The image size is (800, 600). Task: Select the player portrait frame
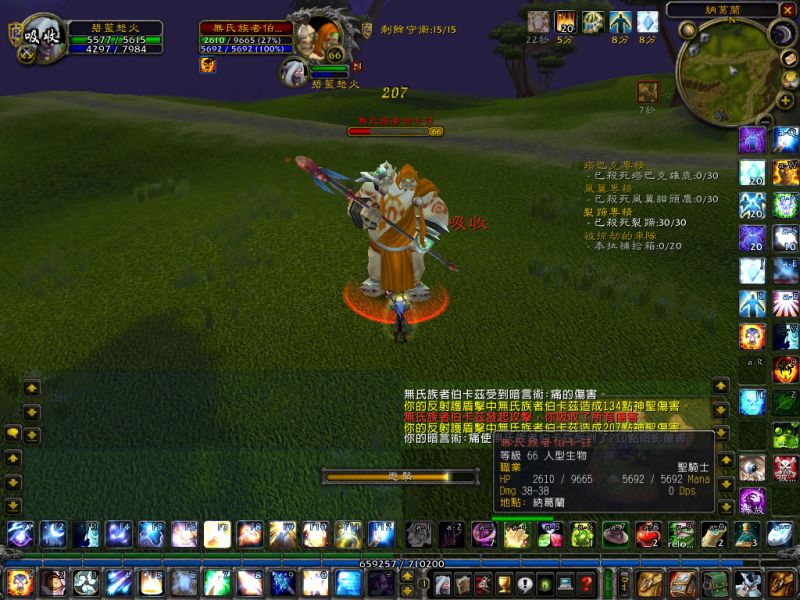coord(40,38)
